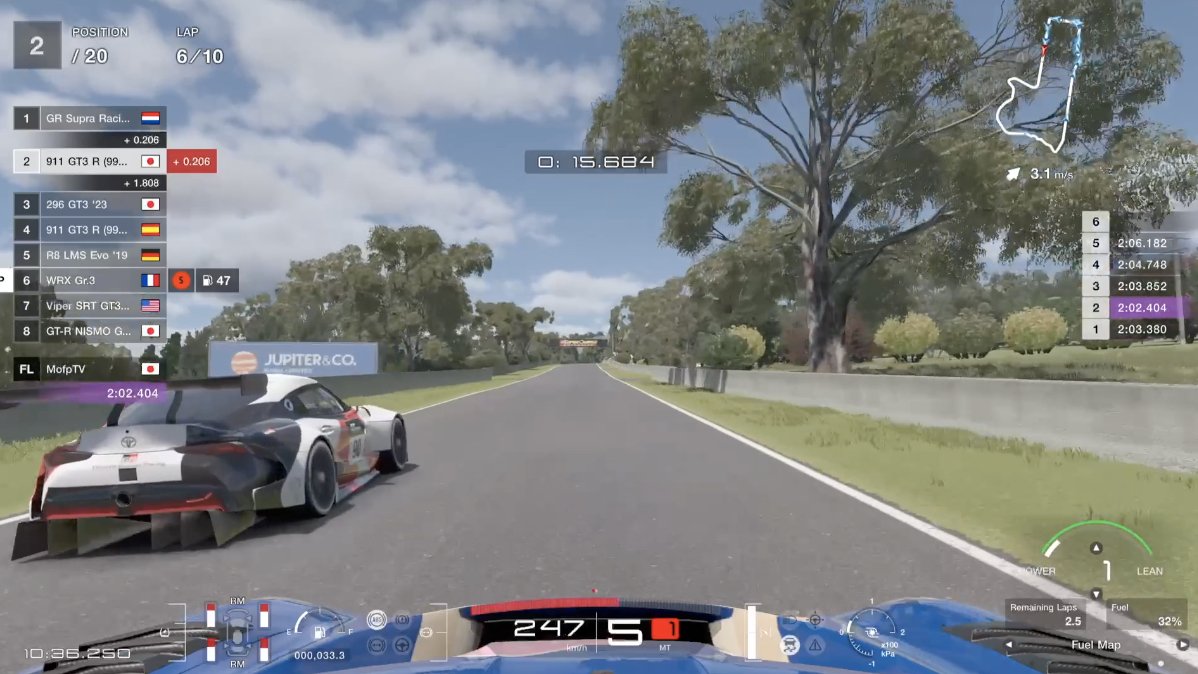
Task: Switch Fuel Map display to previous page
Action: pos(1010,645)
